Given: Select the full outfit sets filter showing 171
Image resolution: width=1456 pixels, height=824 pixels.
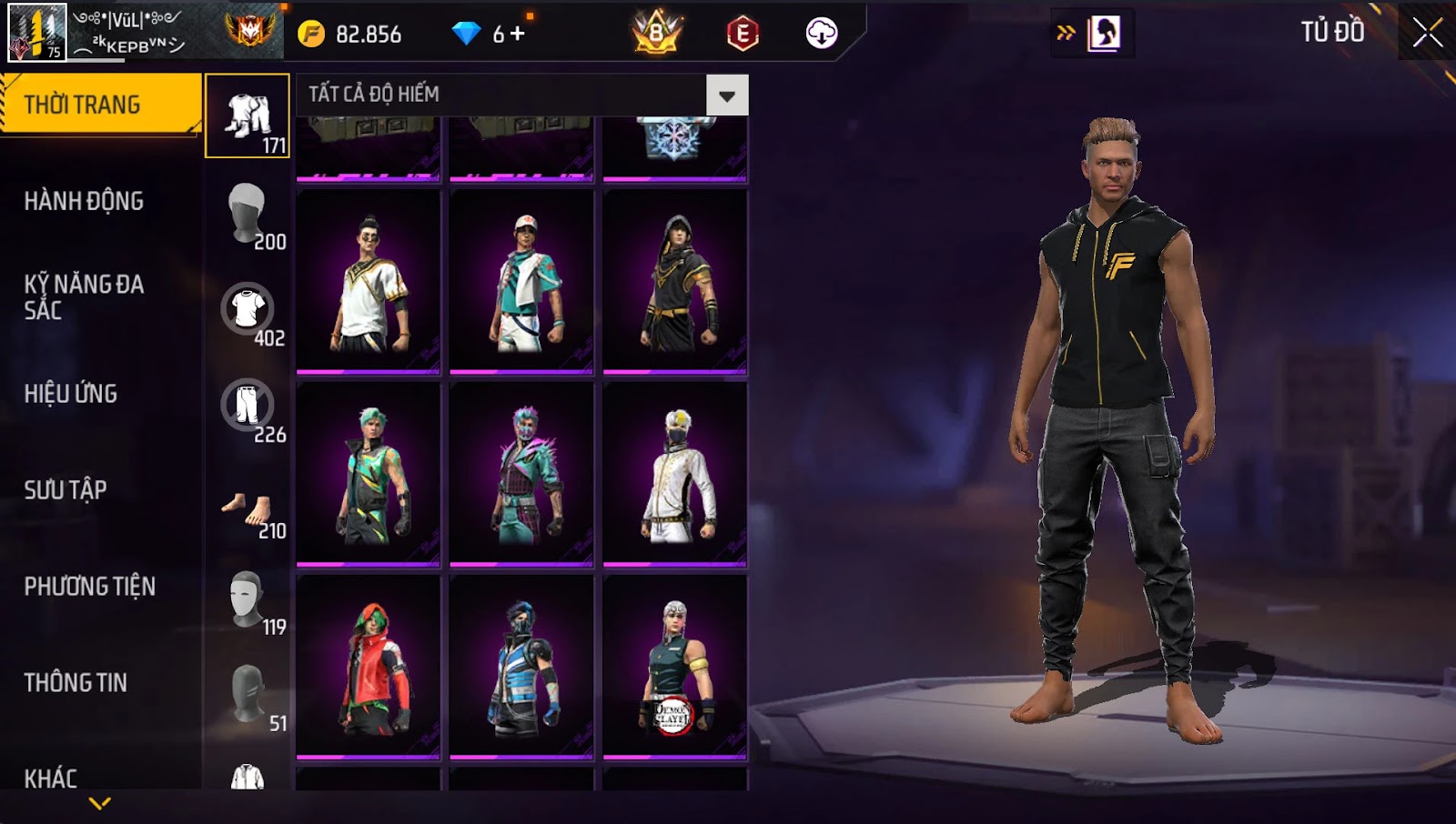Looking at the screenshot, I should point(248,116).
